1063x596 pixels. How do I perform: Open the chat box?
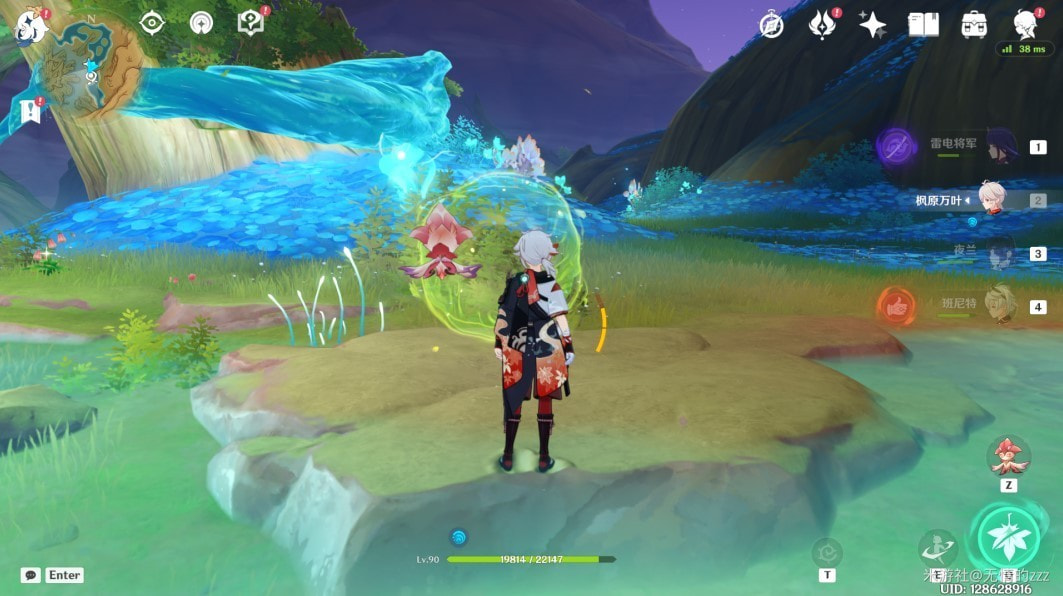click(31, 575)
